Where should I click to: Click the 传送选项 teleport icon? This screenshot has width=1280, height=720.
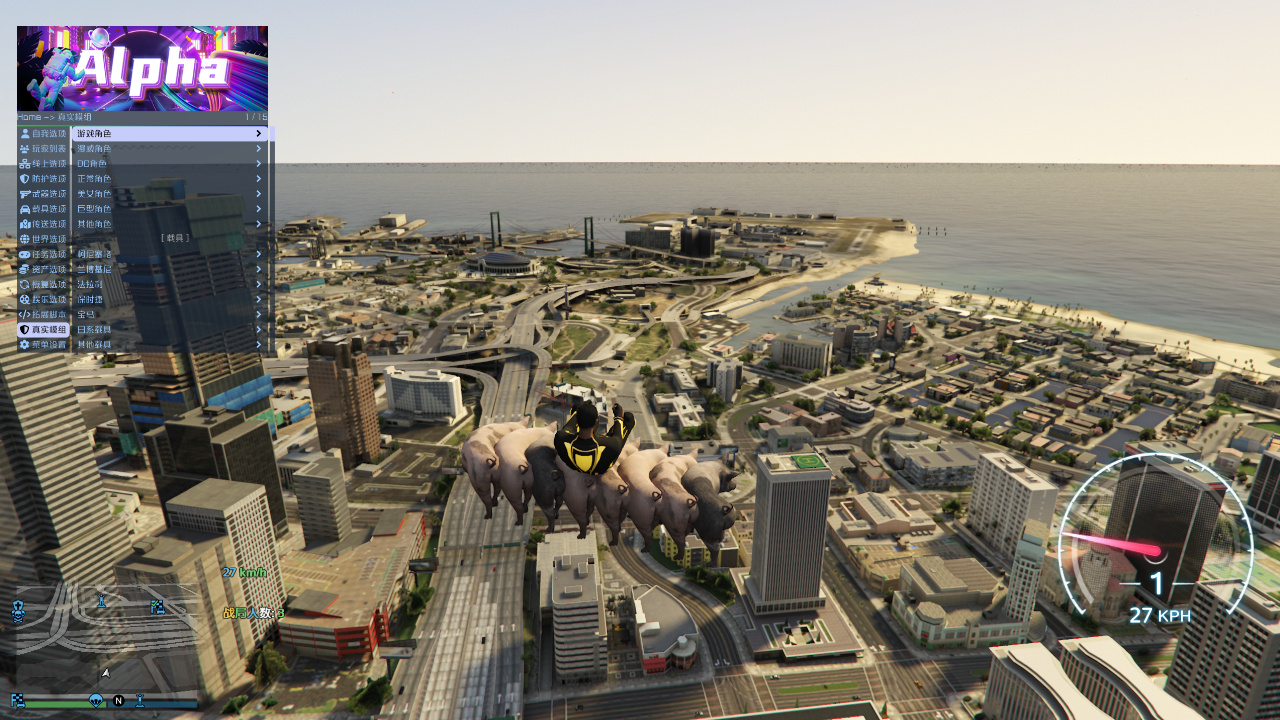(24, 223)
